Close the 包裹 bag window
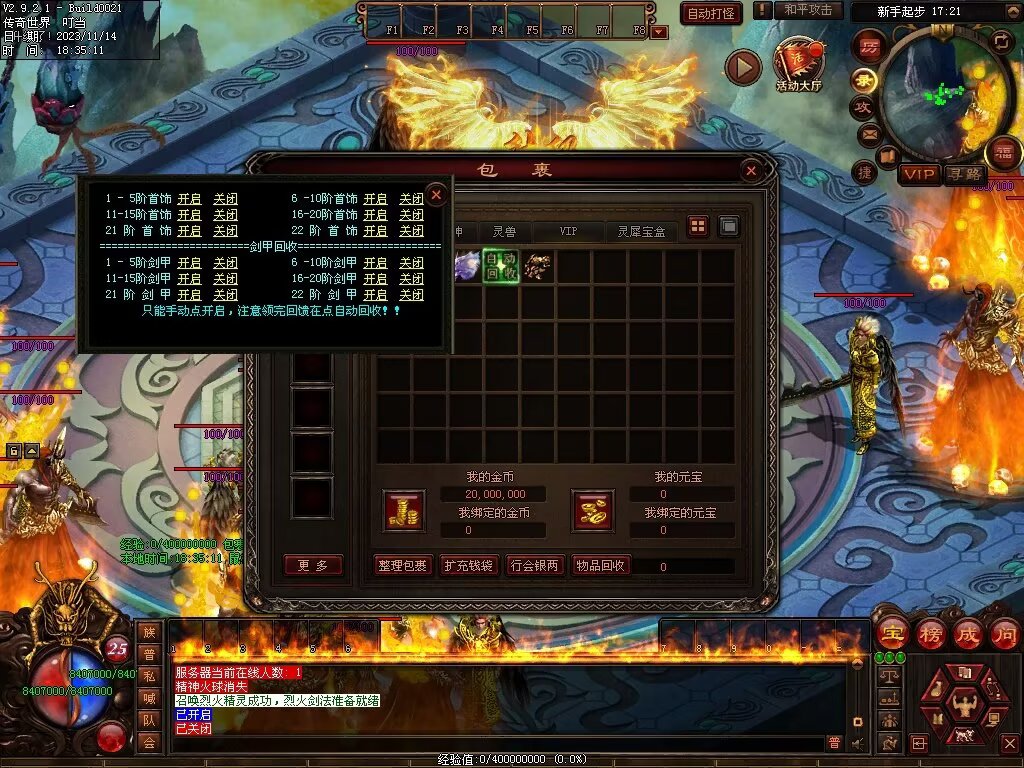The image size is (1024, 768). click(x=751, y=171)
